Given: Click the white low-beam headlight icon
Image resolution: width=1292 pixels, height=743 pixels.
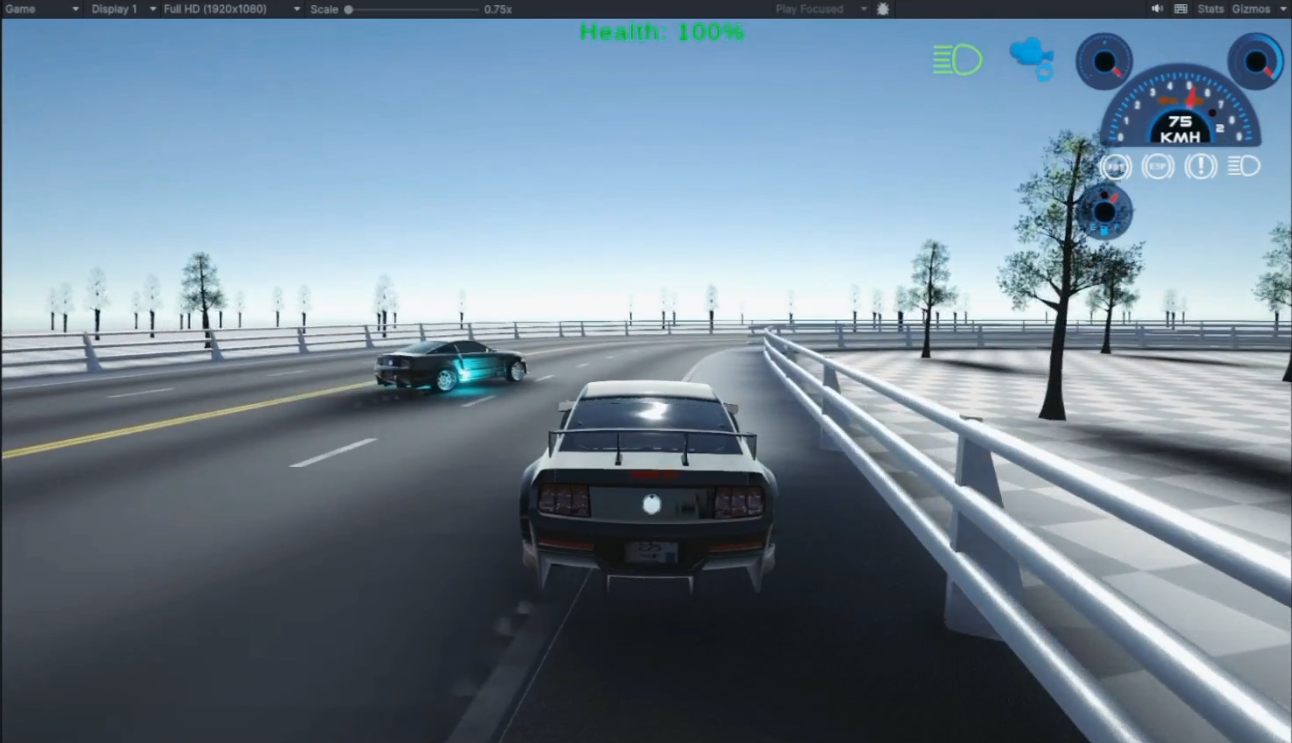Looking at the screenshot, I should (x=1243, y=167).
